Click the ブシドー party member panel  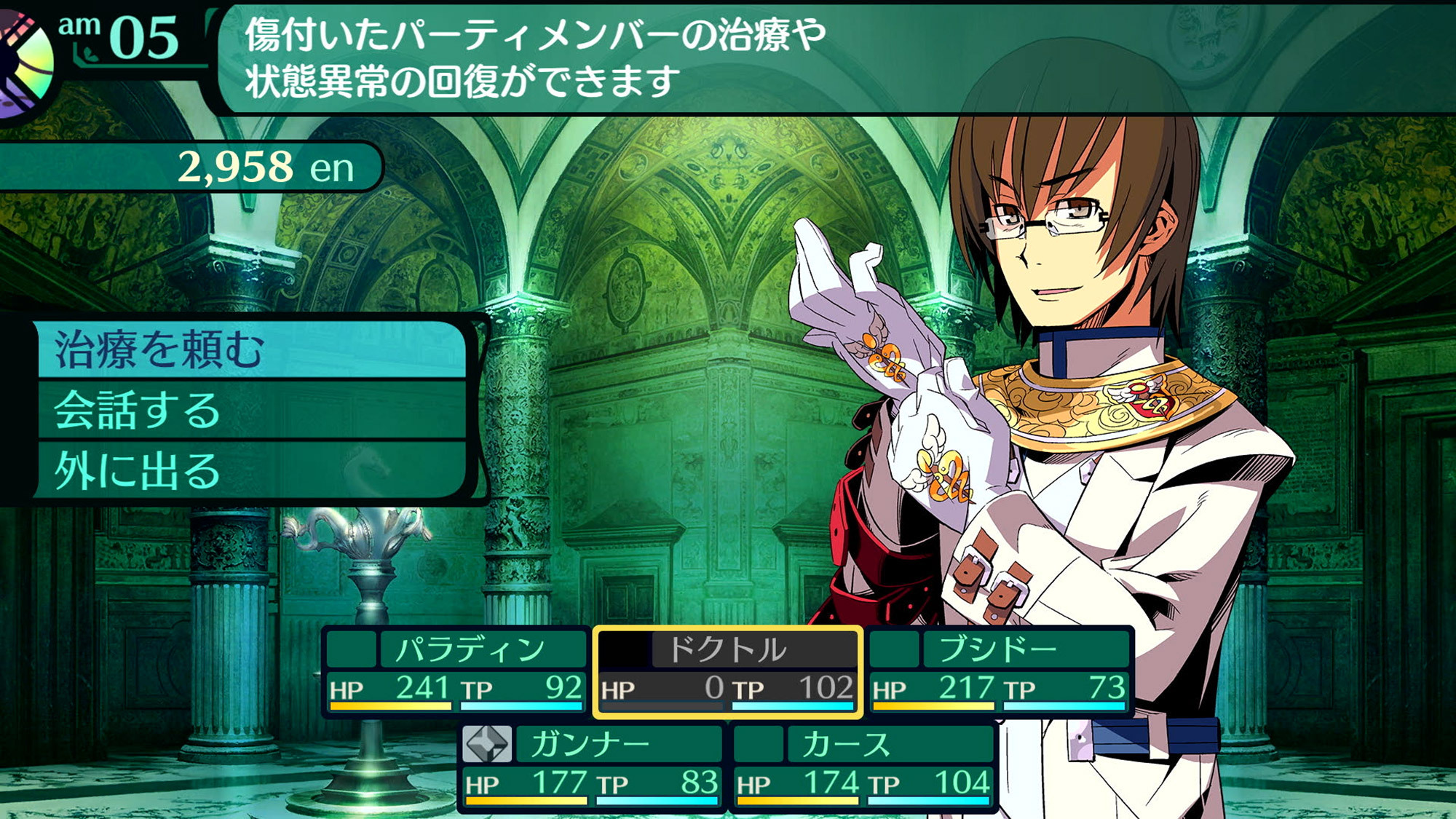coord(999,671)
